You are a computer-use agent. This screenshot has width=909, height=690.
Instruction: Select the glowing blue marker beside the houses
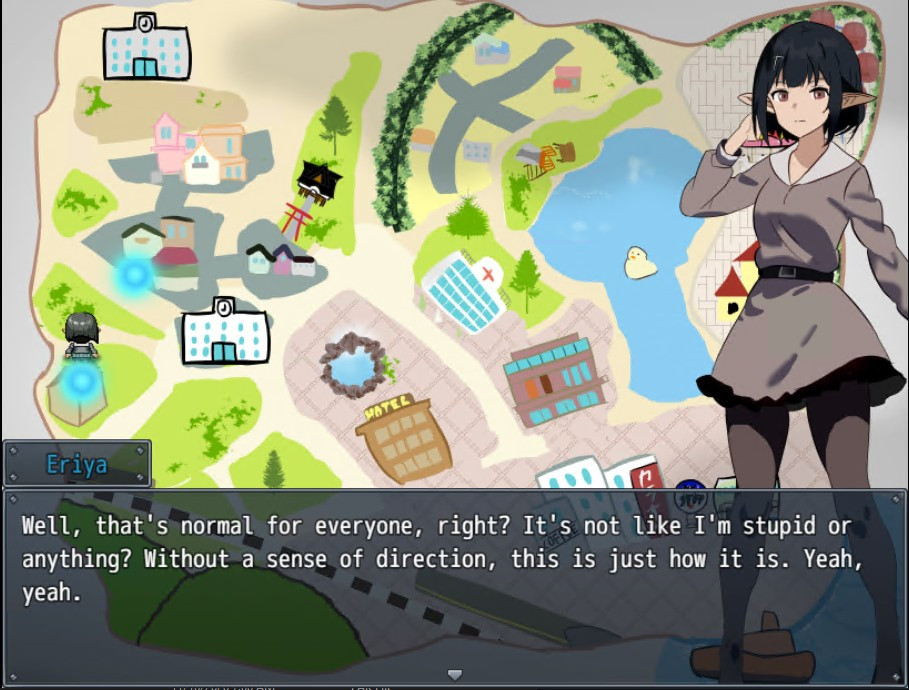click(x=135, y=275)
